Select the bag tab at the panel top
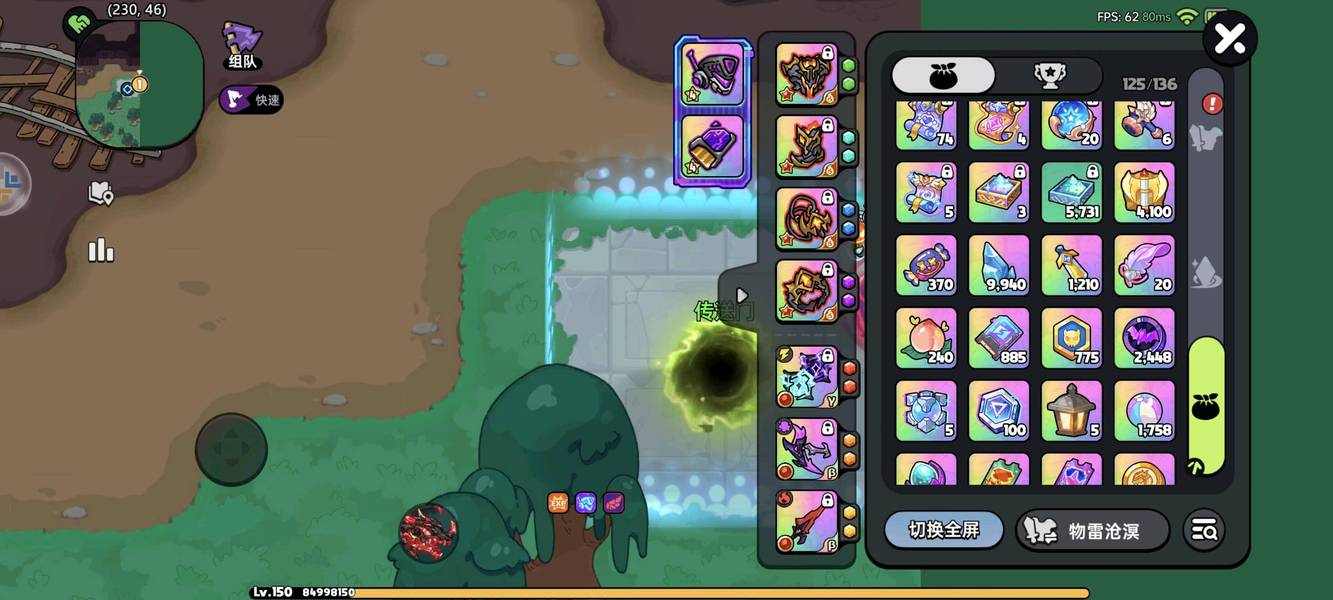The width and height of the screenshot is (1333, 600). coord(943,76)
